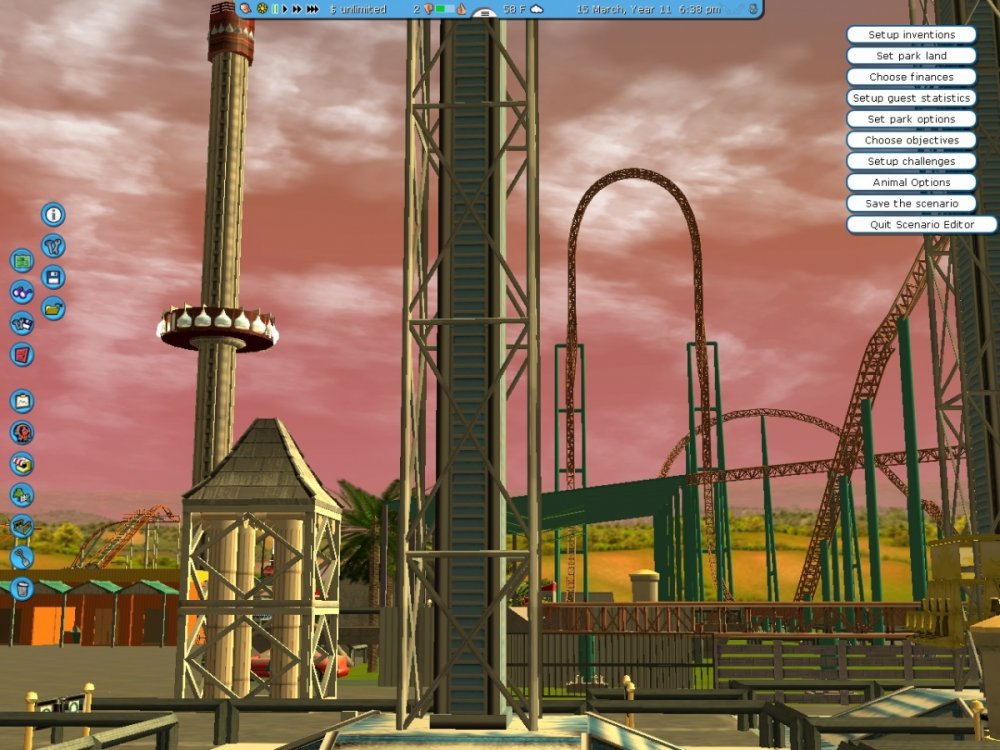Select Animal Options
Viewport: 1000px width, 750px height.
click(911, 182)
